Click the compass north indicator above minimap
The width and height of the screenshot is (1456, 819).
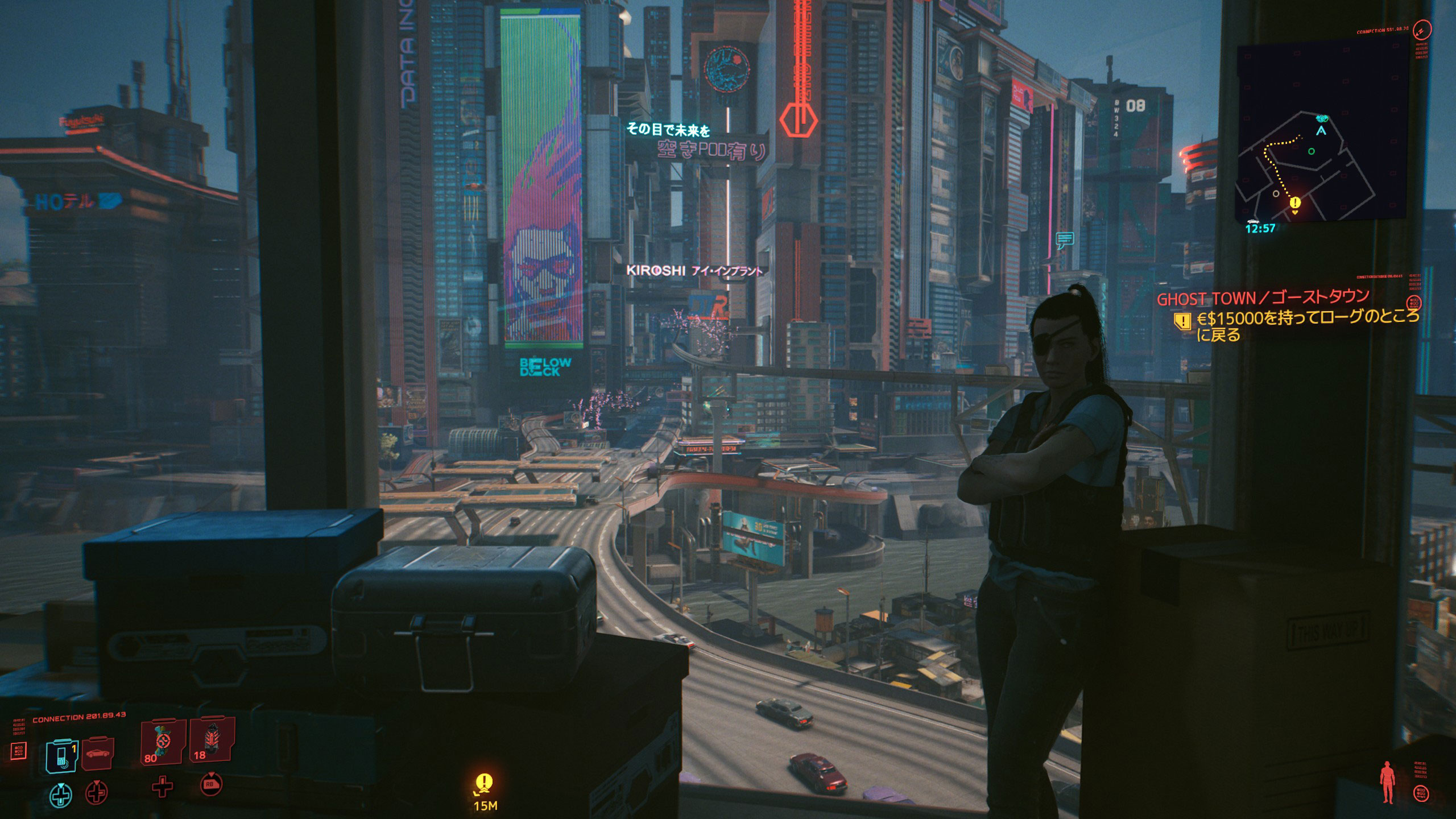pyautogui.click(x=1422, y=30)
